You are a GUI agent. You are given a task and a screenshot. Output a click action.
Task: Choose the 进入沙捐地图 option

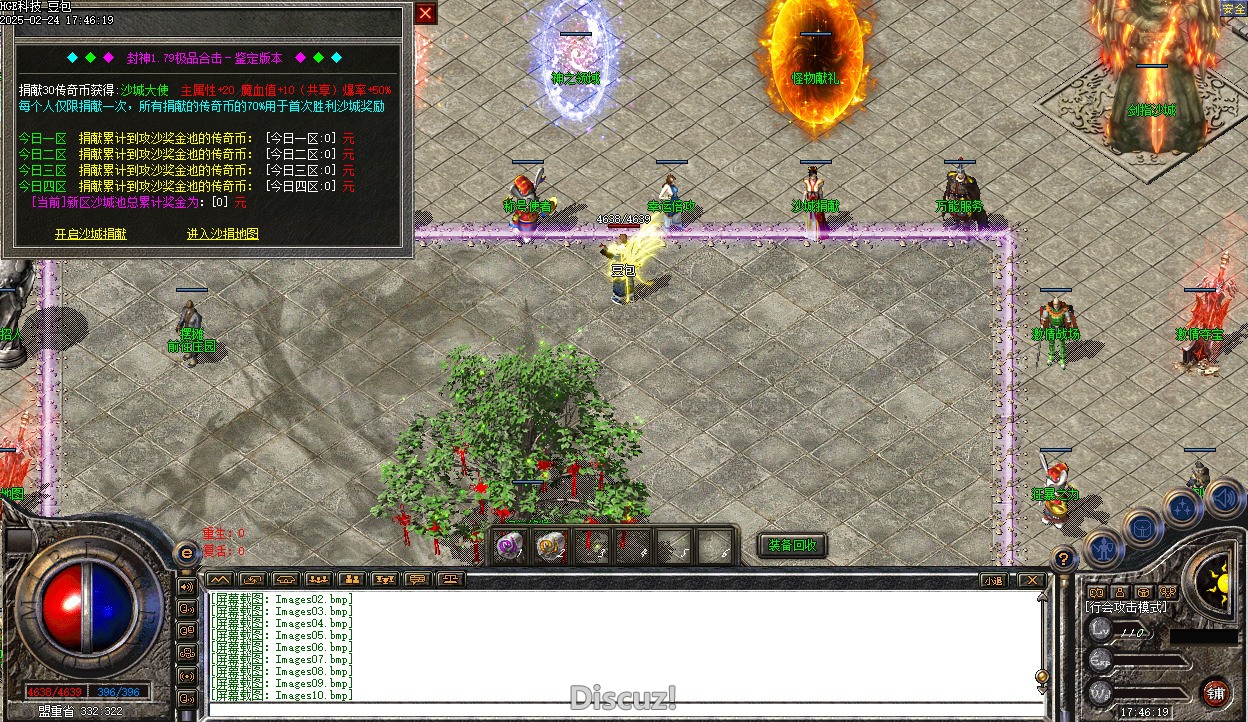click(222, 234)
